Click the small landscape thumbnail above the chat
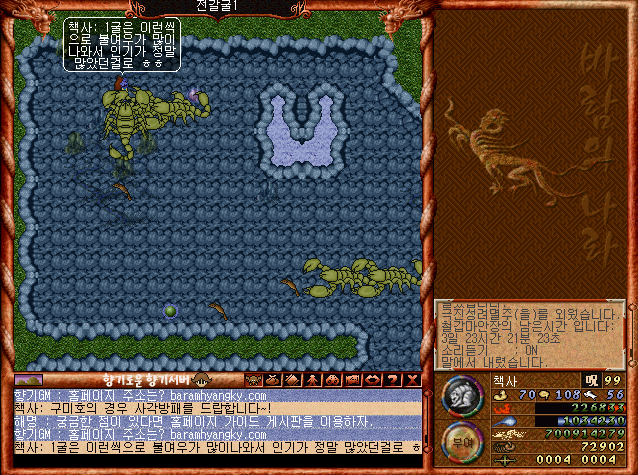 point(28,380)
